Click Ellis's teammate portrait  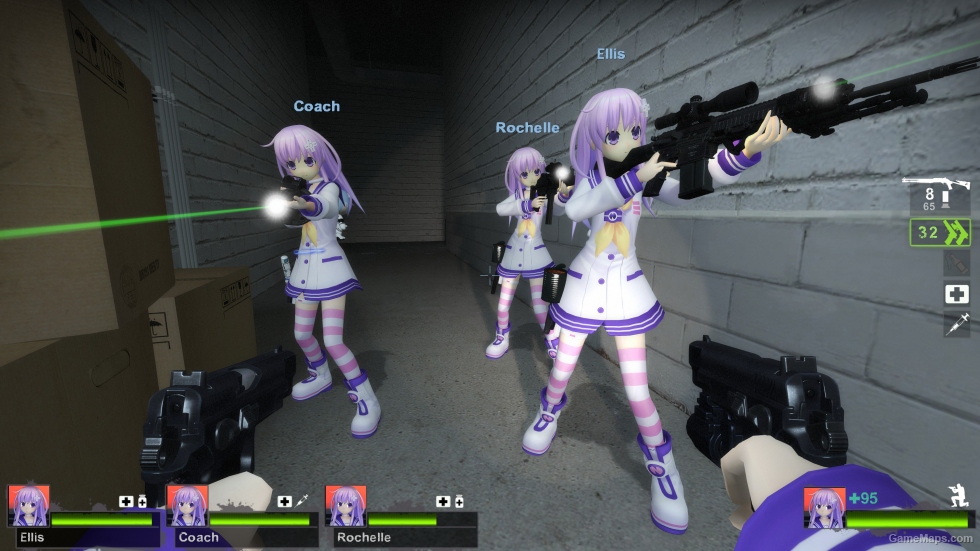click(x=28, y=506)
